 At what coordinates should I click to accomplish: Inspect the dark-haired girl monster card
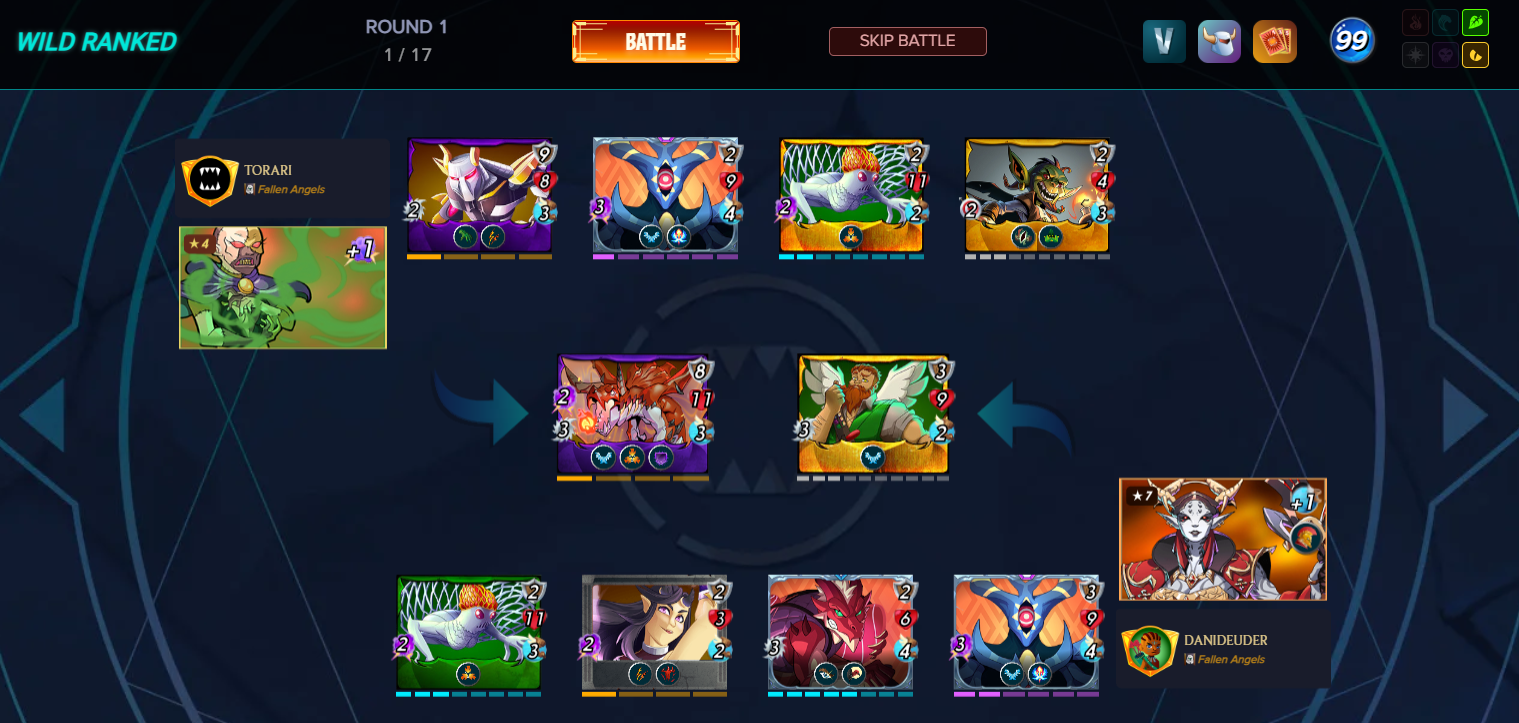click(654, 632)
